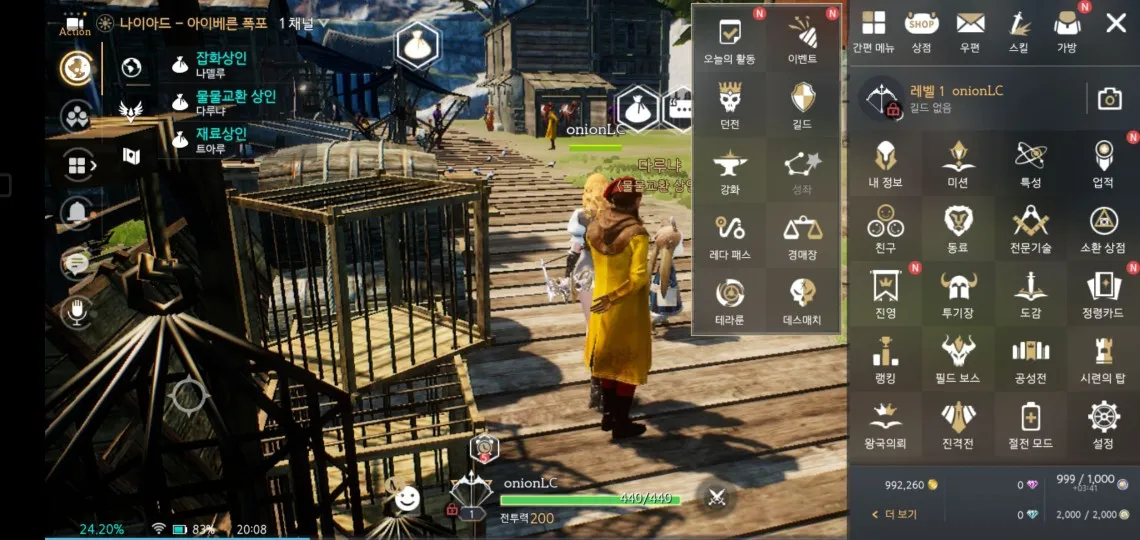Open the 상점 shop
This screenshot has height=540, width=1140.
921,29
